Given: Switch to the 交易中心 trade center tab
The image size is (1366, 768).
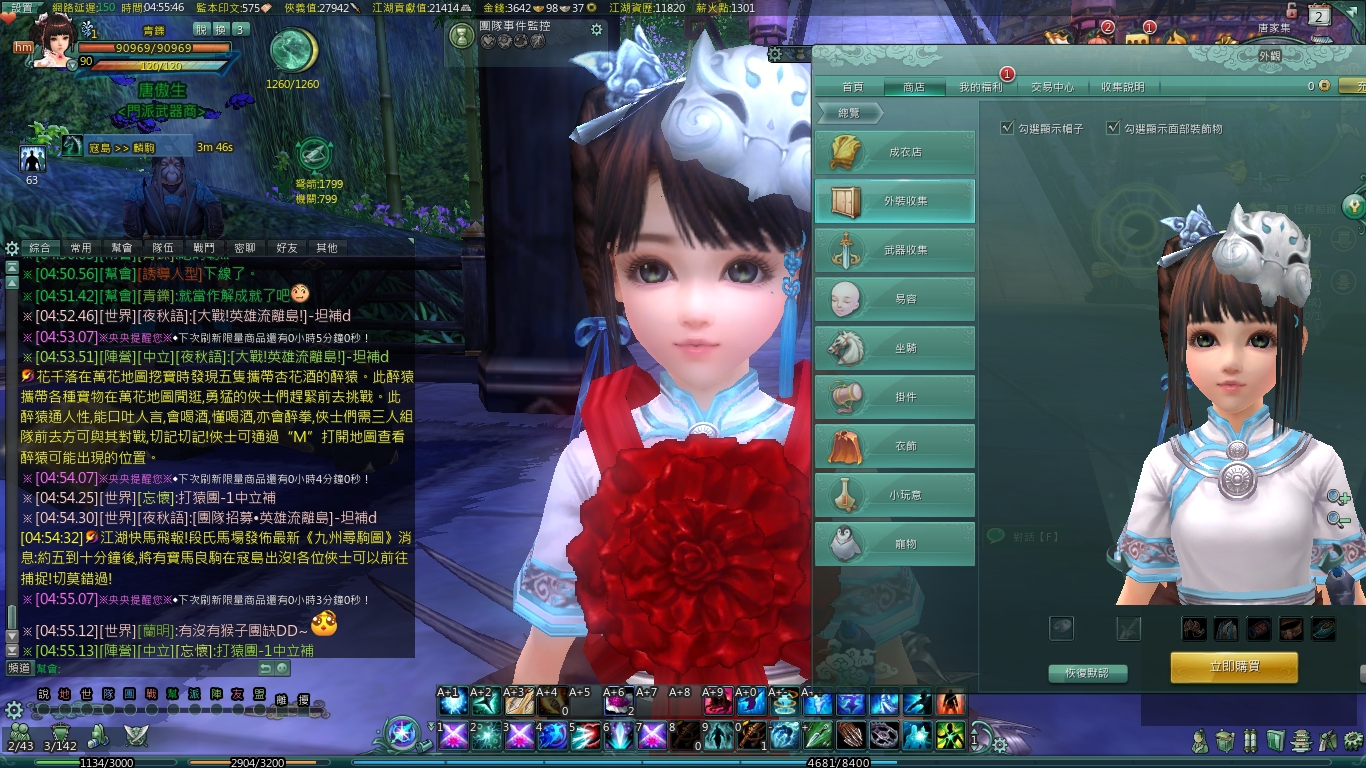Looking at the screenshot, I should (x=1052, y=87).
